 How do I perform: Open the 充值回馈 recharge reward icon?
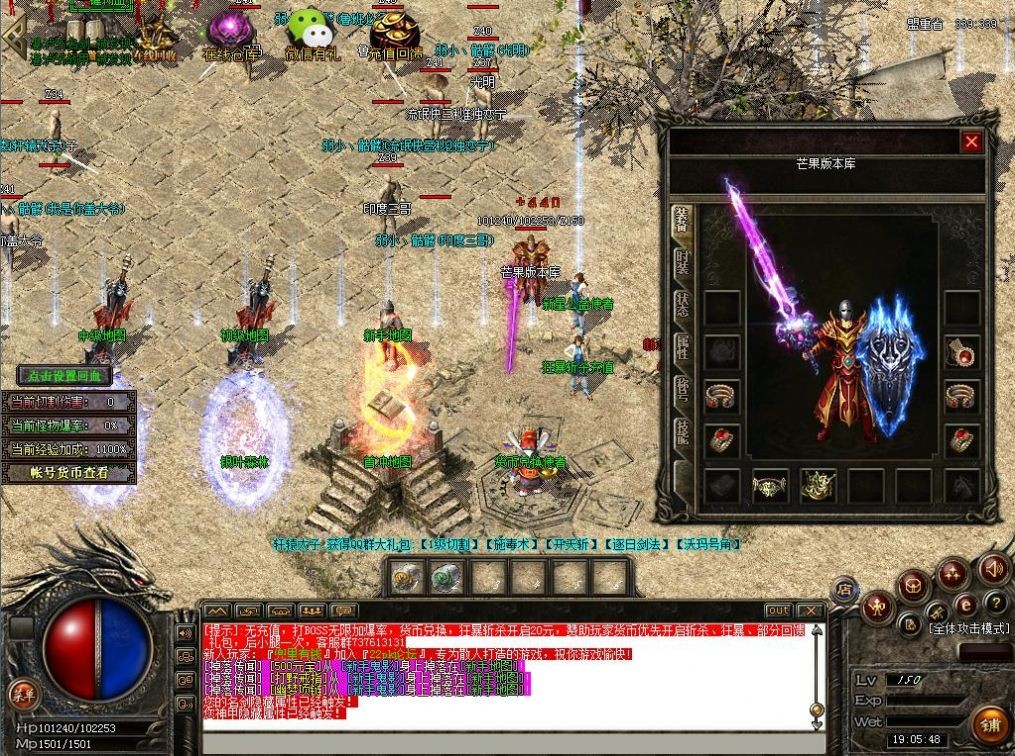click(x=395, y=34)
